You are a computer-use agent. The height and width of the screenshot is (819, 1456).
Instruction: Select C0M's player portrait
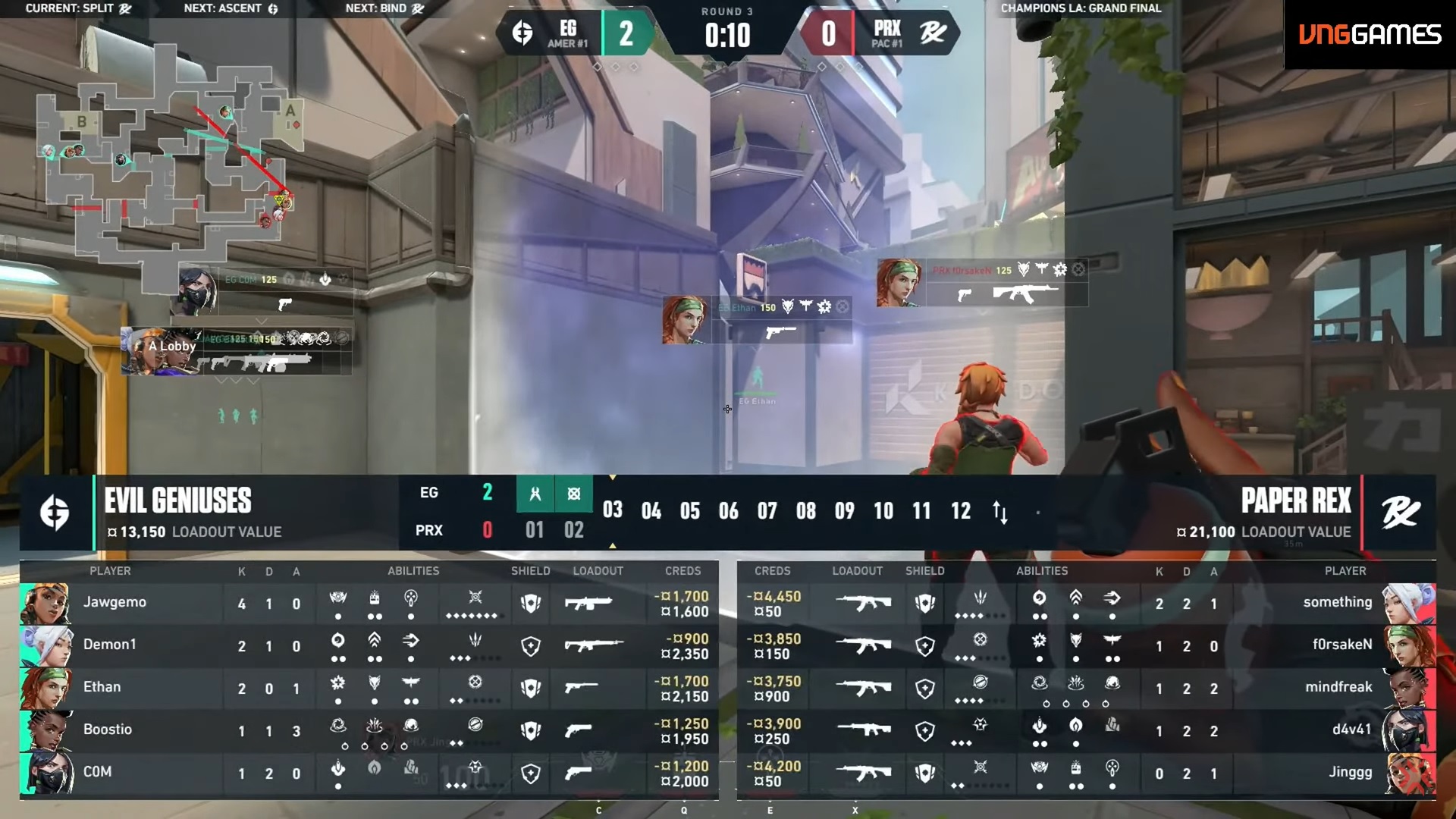46,773
